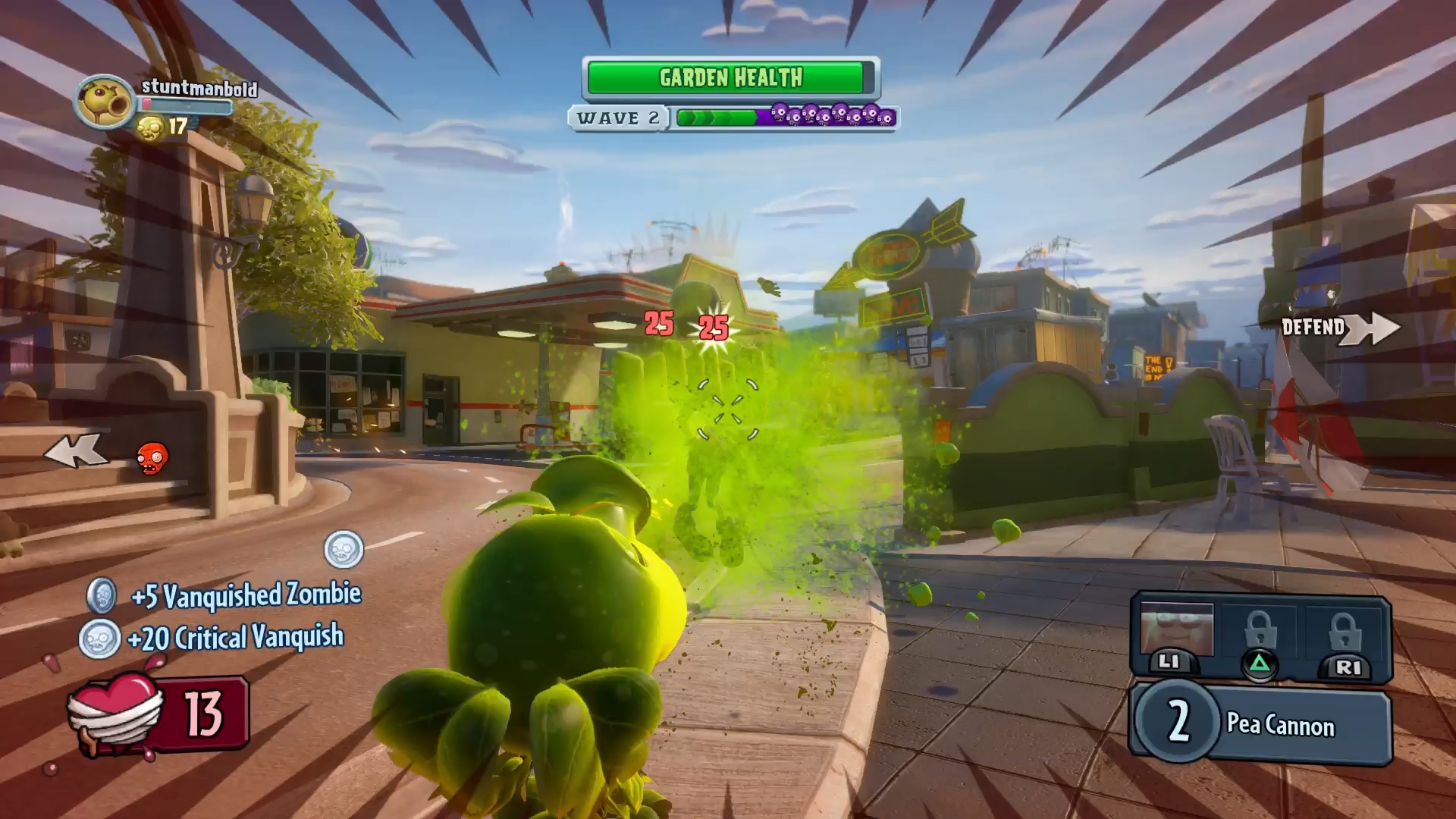
Task: Select the Pea Cannon weapon panel
Action: 1262,723
